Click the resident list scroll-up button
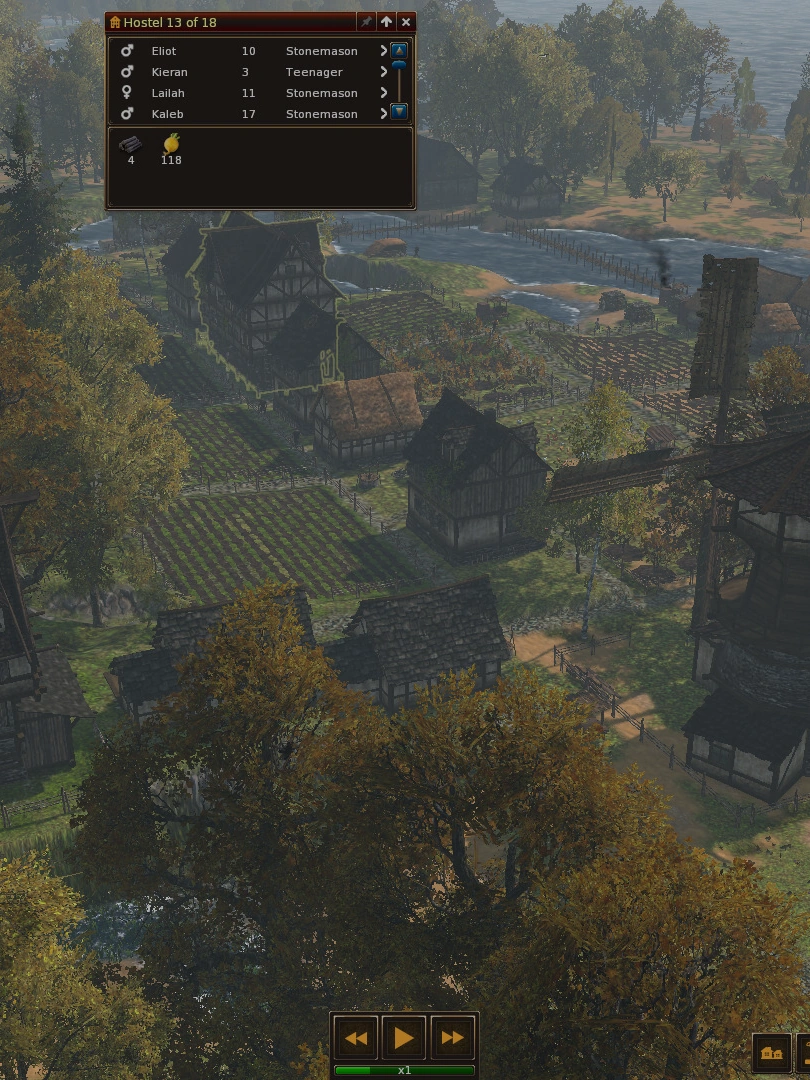The width and height of the screenshot is (810, 1080). (399, 50)
